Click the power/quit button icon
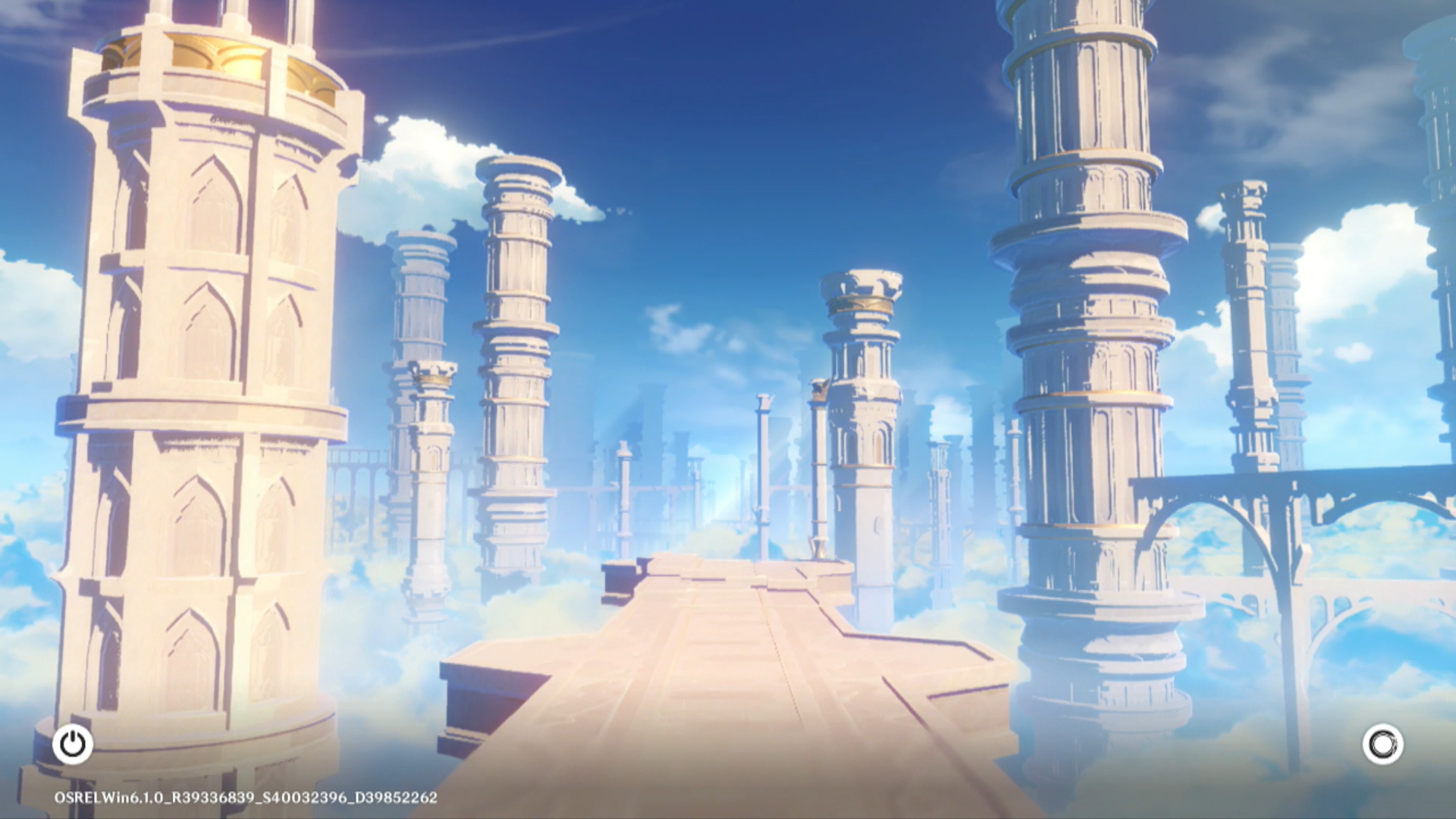Screen dimensions: 1456x819 point(73,744)
